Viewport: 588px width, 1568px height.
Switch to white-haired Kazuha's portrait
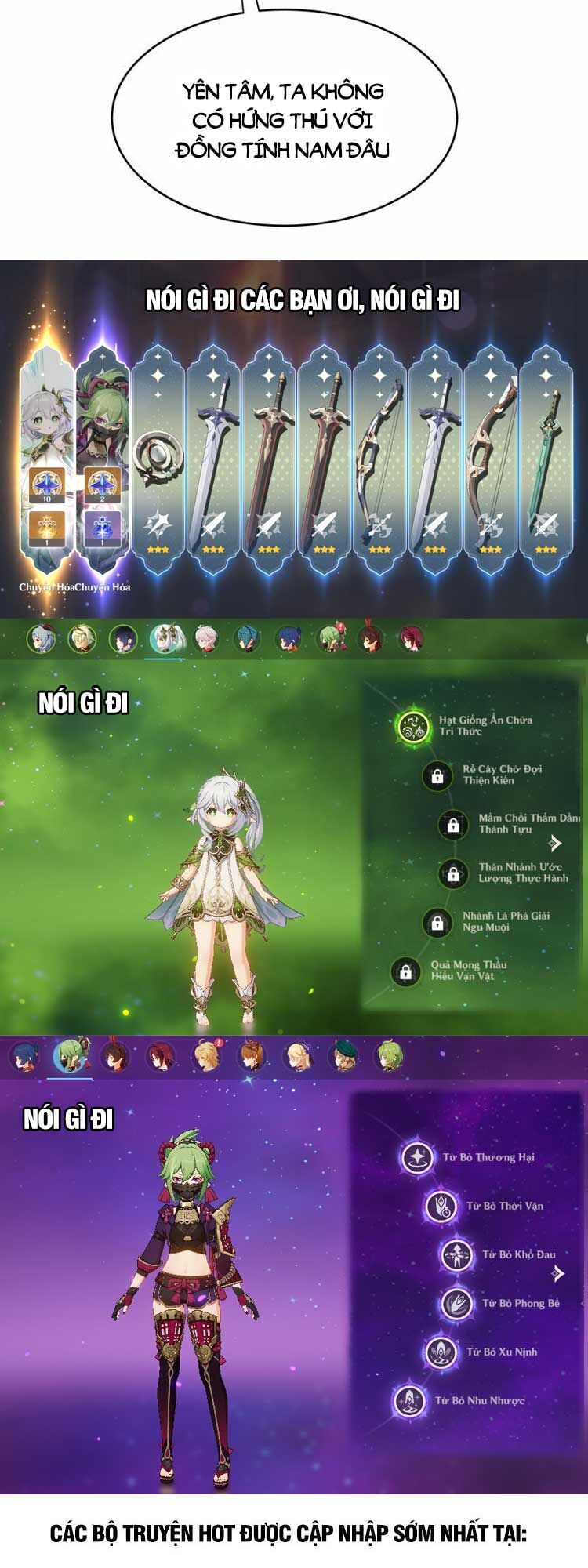[206, 638]
